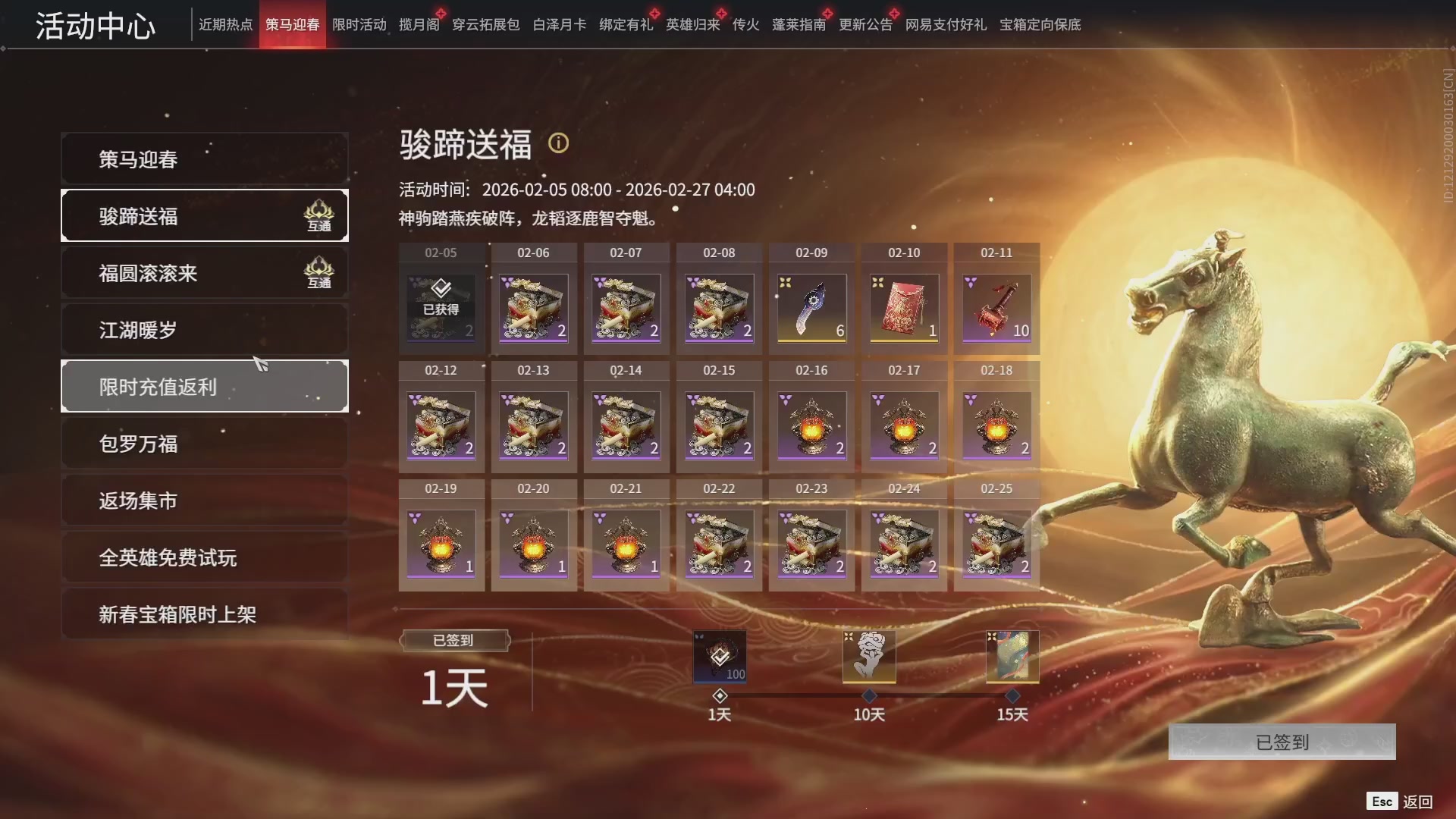This screenshot has height=819, width=1456.
Task: Click the hammer reward icon on 02-11
Action: click(996, 307)
